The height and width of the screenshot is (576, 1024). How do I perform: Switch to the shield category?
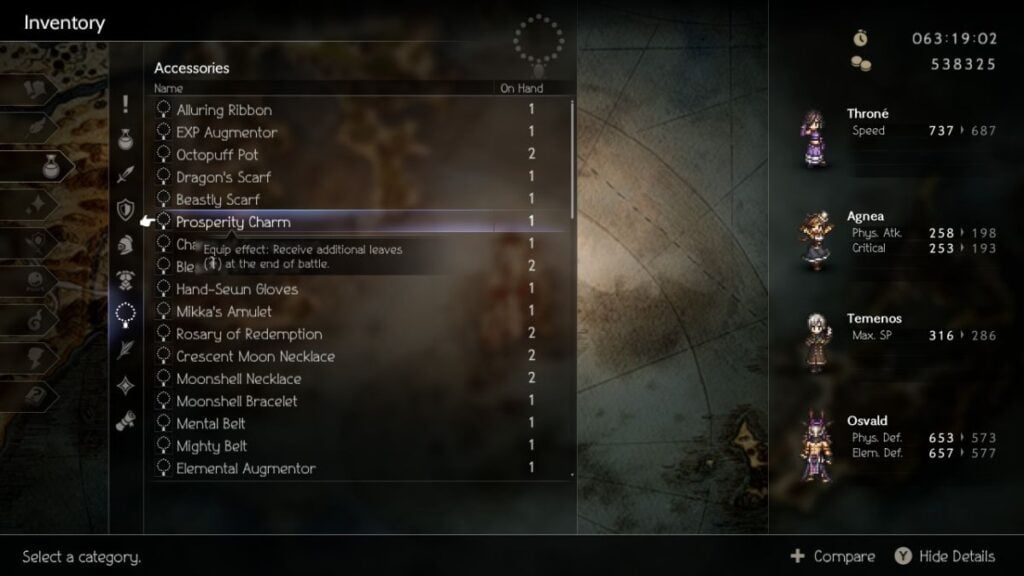[x=125, y=209]
